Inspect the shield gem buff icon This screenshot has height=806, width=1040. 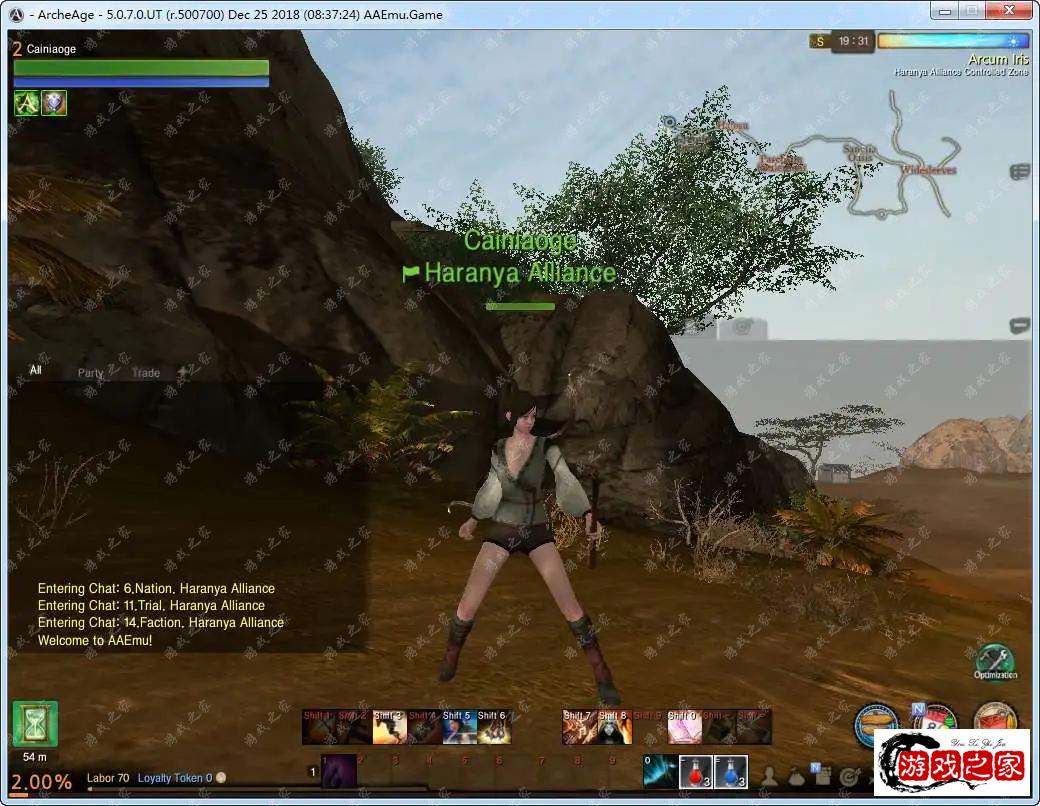click(x=54, y=103)
